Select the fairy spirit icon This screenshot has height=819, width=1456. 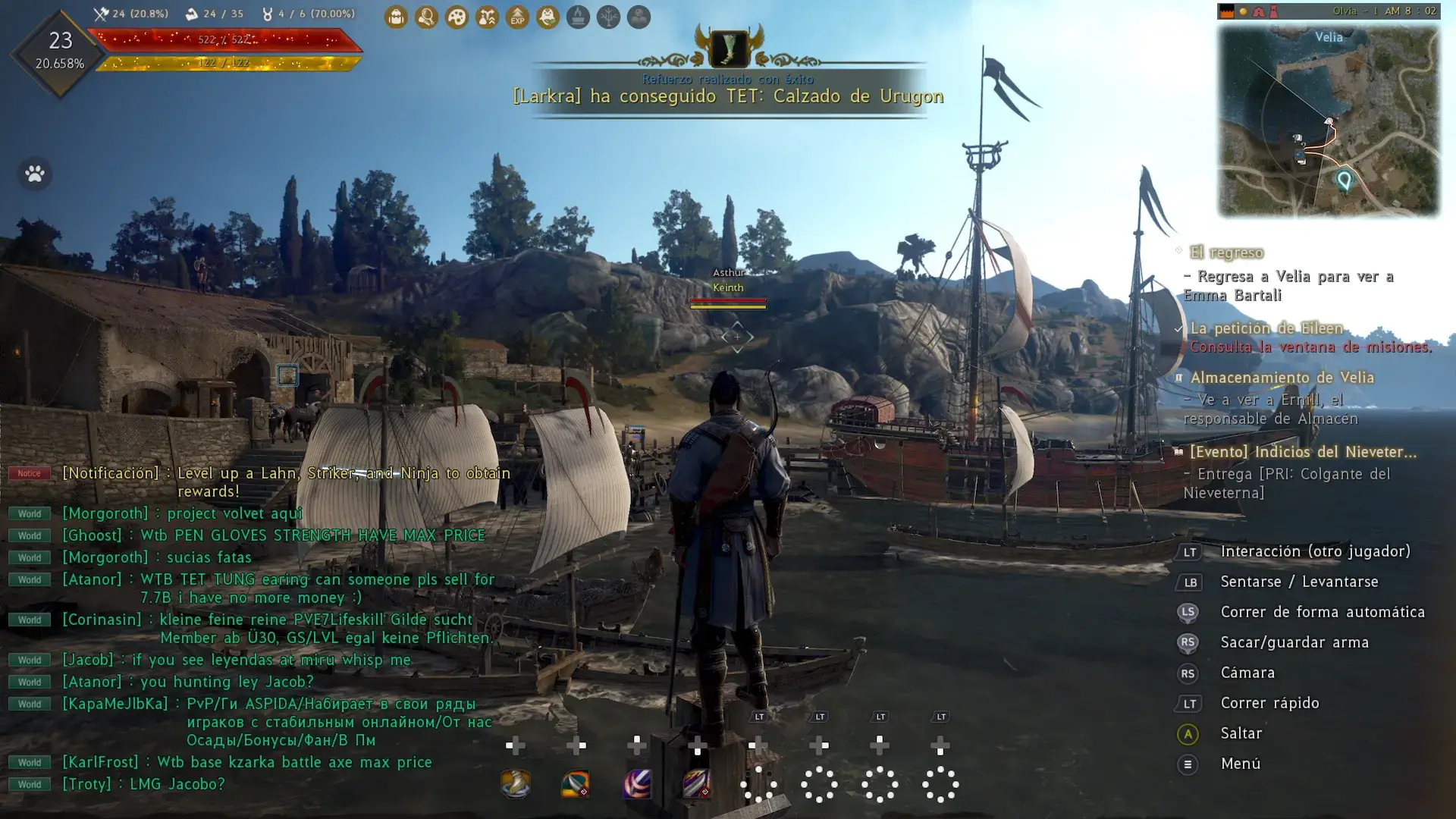pos(548,17)
